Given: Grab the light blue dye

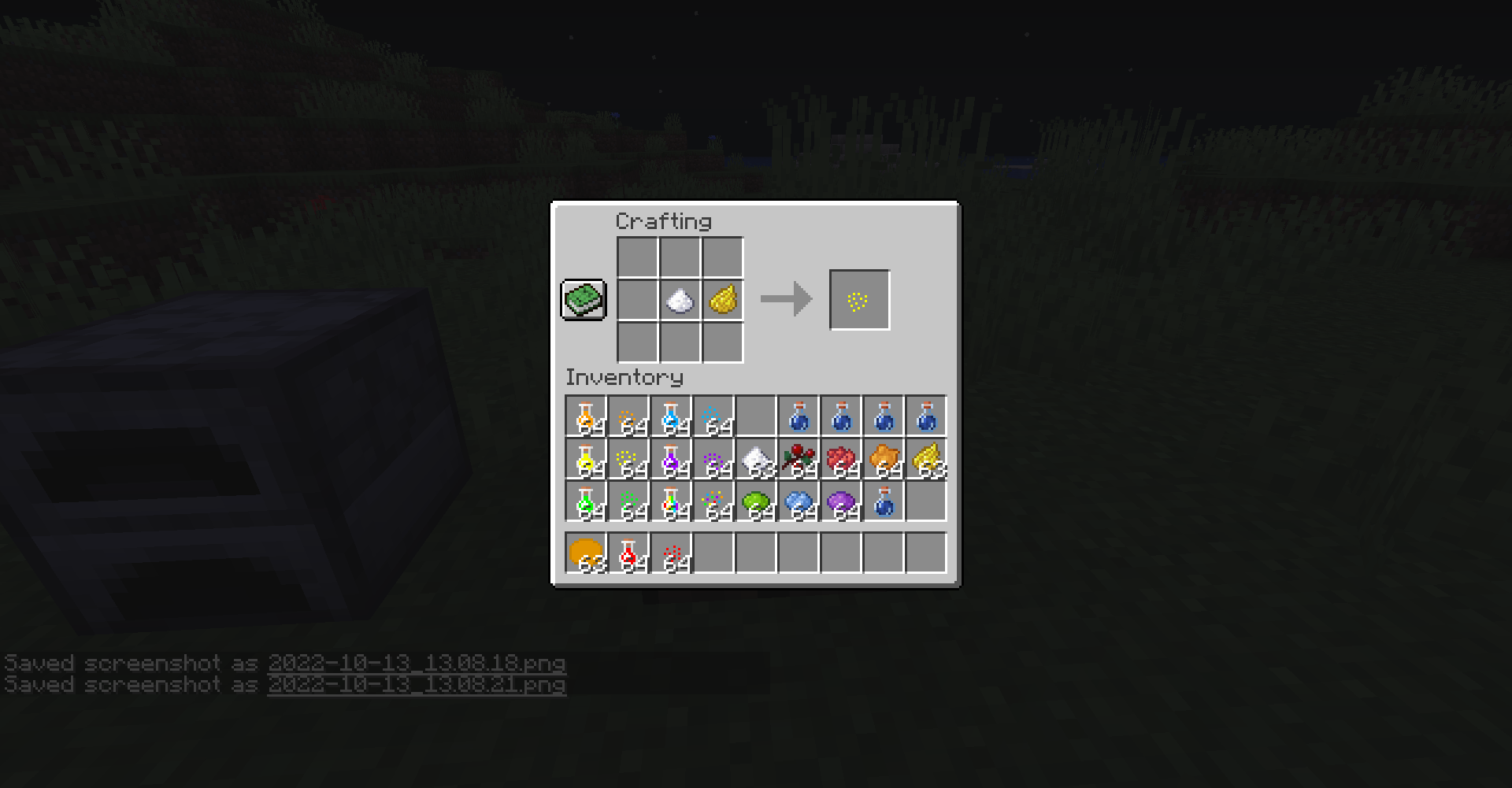Looking at the screenshot, I should point(799,504).
